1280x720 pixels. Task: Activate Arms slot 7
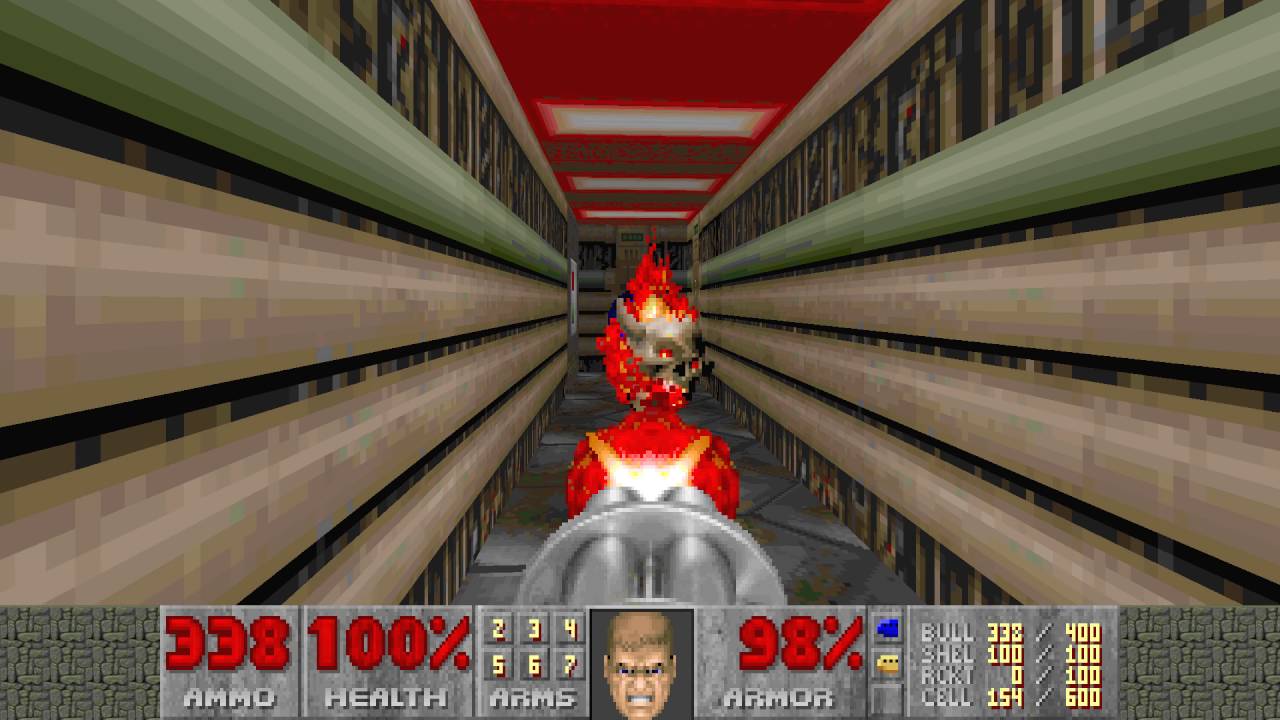(570, 663)
